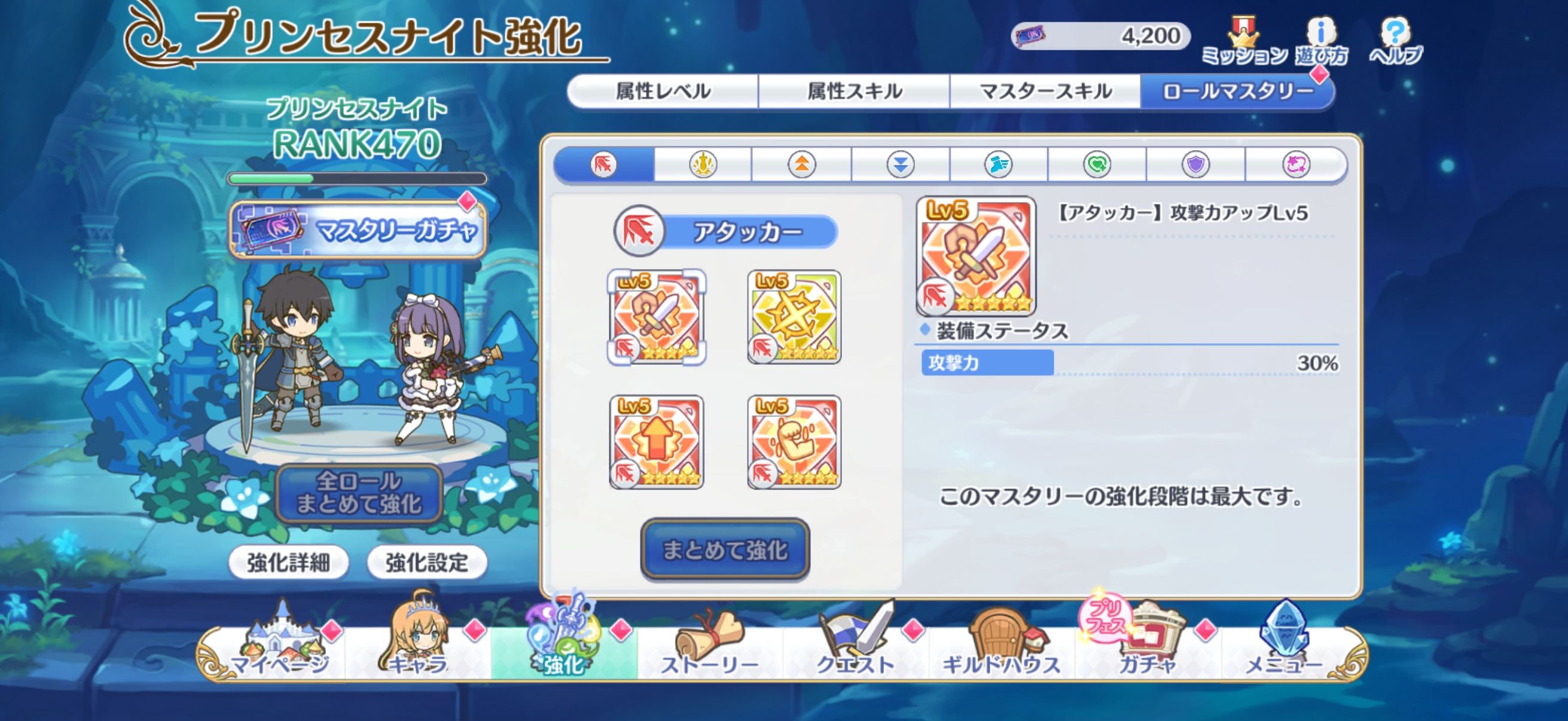Pick the flexing arm mastery tile
This screenshot has width=1568, height=721.
coord(794,442)
